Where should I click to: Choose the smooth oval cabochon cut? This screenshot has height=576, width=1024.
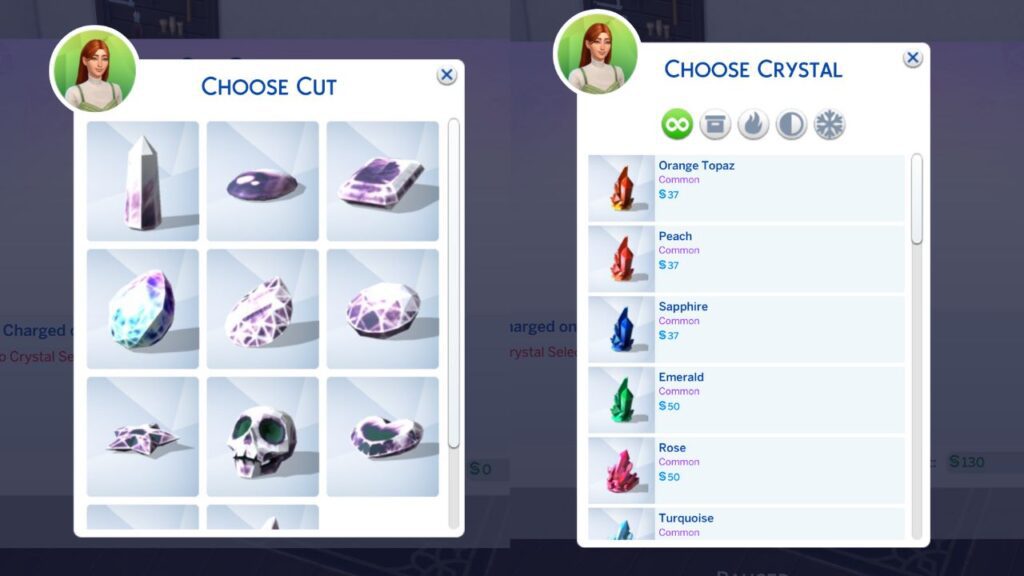(262, 181)
